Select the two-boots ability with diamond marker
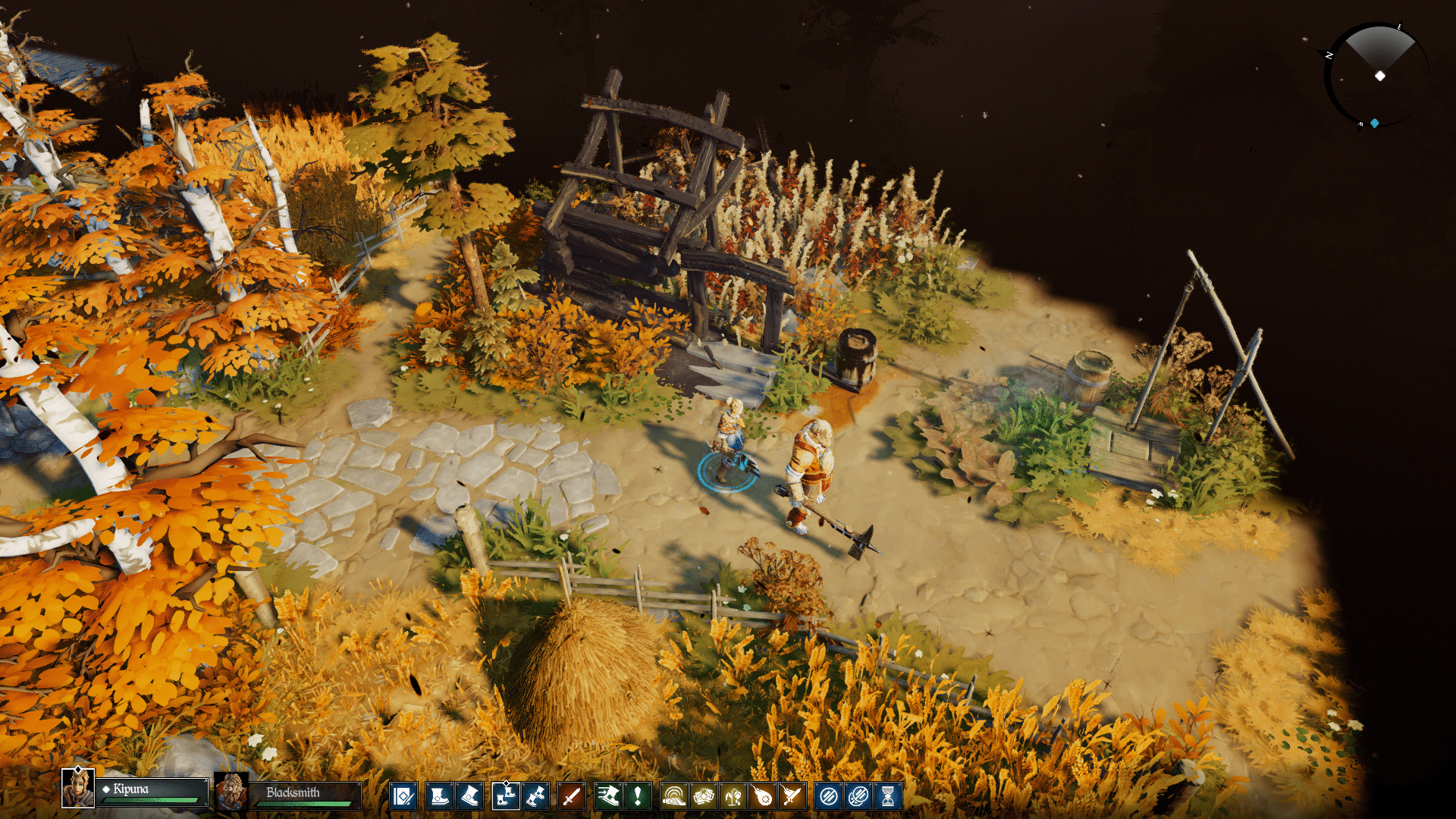This screenshot has height=819, width=1456. click(x=505, y=796)
